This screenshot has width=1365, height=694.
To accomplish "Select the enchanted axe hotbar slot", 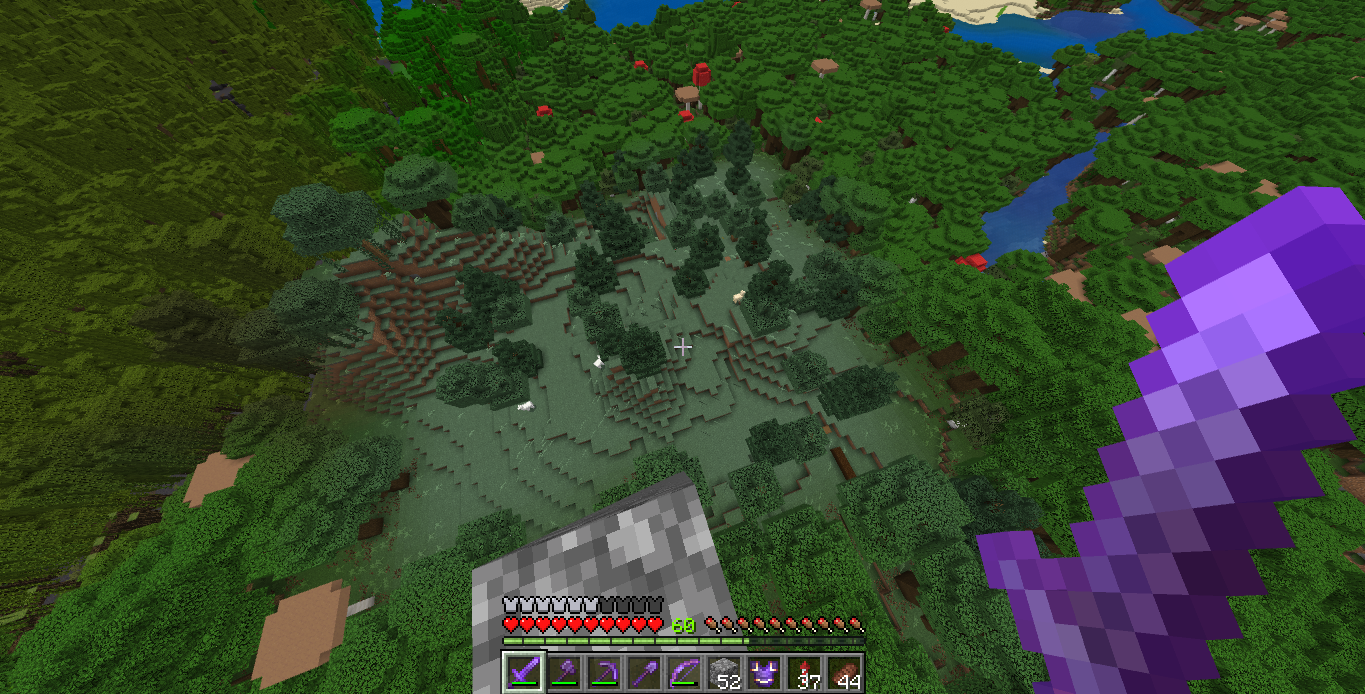I will [563, 672].
